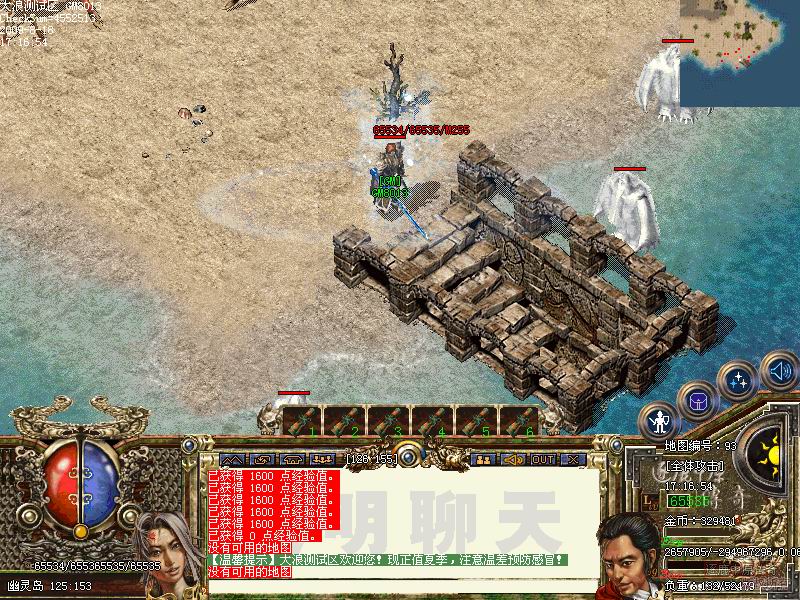800x600 pixels.
Task: Use the scroll in belt slot 1
Action: point(302,421)
